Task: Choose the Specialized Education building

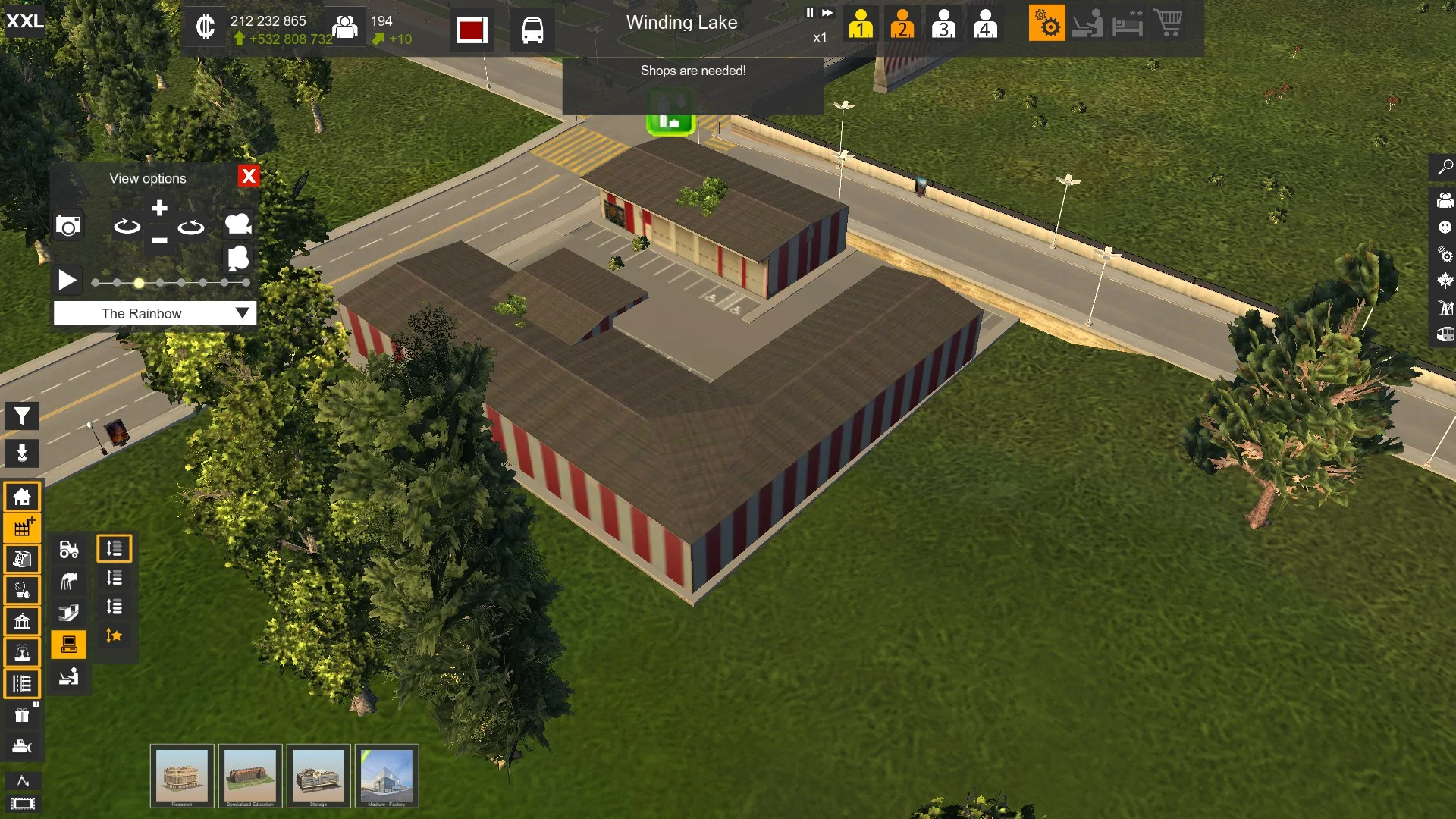Action: click(x=250, y=776)
